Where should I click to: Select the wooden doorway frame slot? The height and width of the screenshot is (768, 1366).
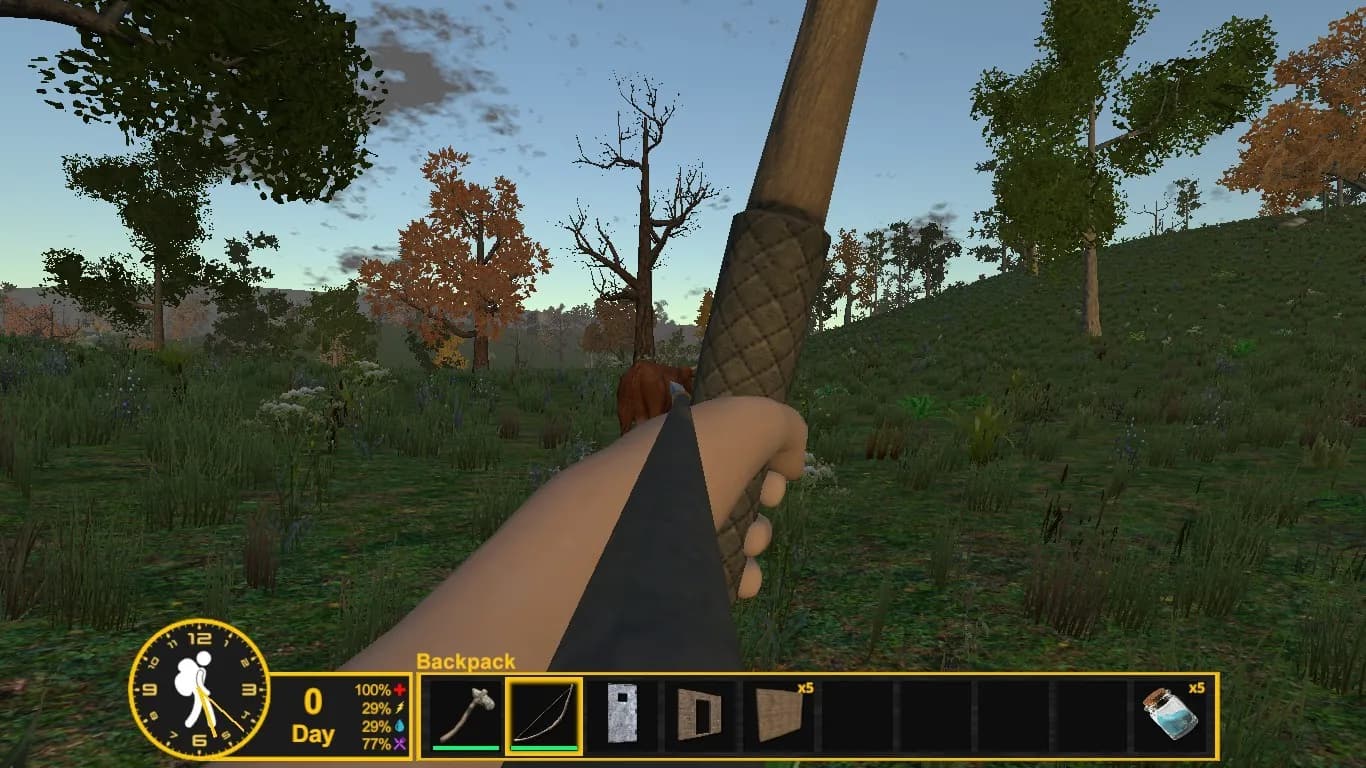point(699,714)
